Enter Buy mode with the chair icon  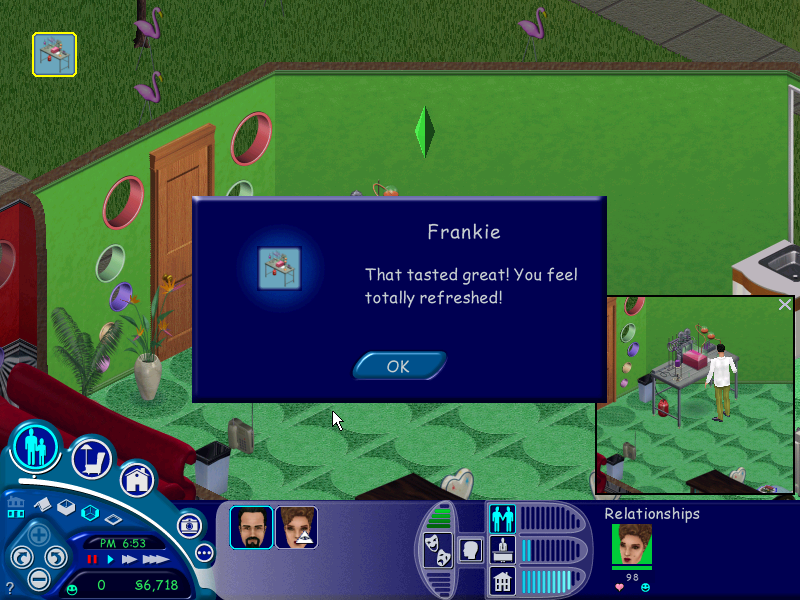pyautogui.click(x=91, y=460)
